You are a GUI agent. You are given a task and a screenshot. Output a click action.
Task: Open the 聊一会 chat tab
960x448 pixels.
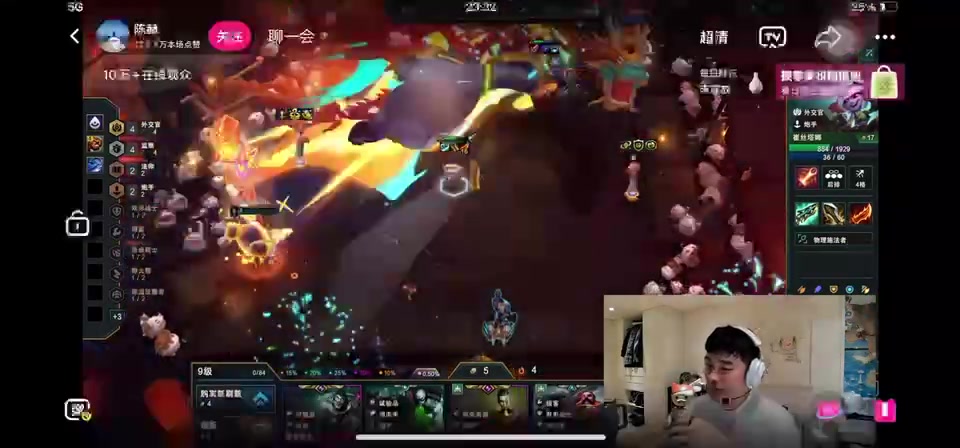click(x=291, y=37)
